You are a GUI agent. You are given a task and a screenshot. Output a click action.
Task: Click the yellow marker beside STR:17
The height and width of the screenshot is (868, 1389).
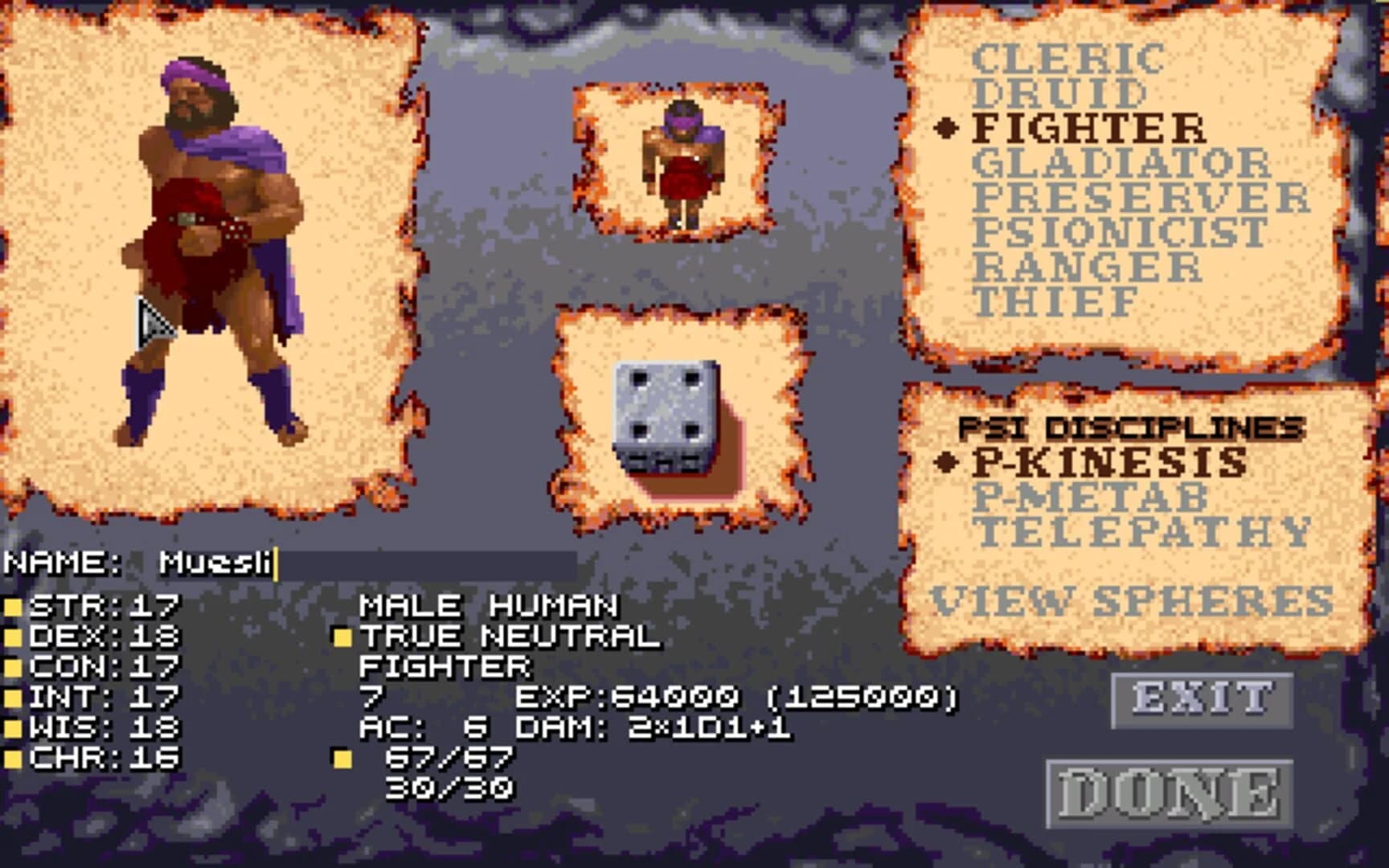tap(14, 608)
